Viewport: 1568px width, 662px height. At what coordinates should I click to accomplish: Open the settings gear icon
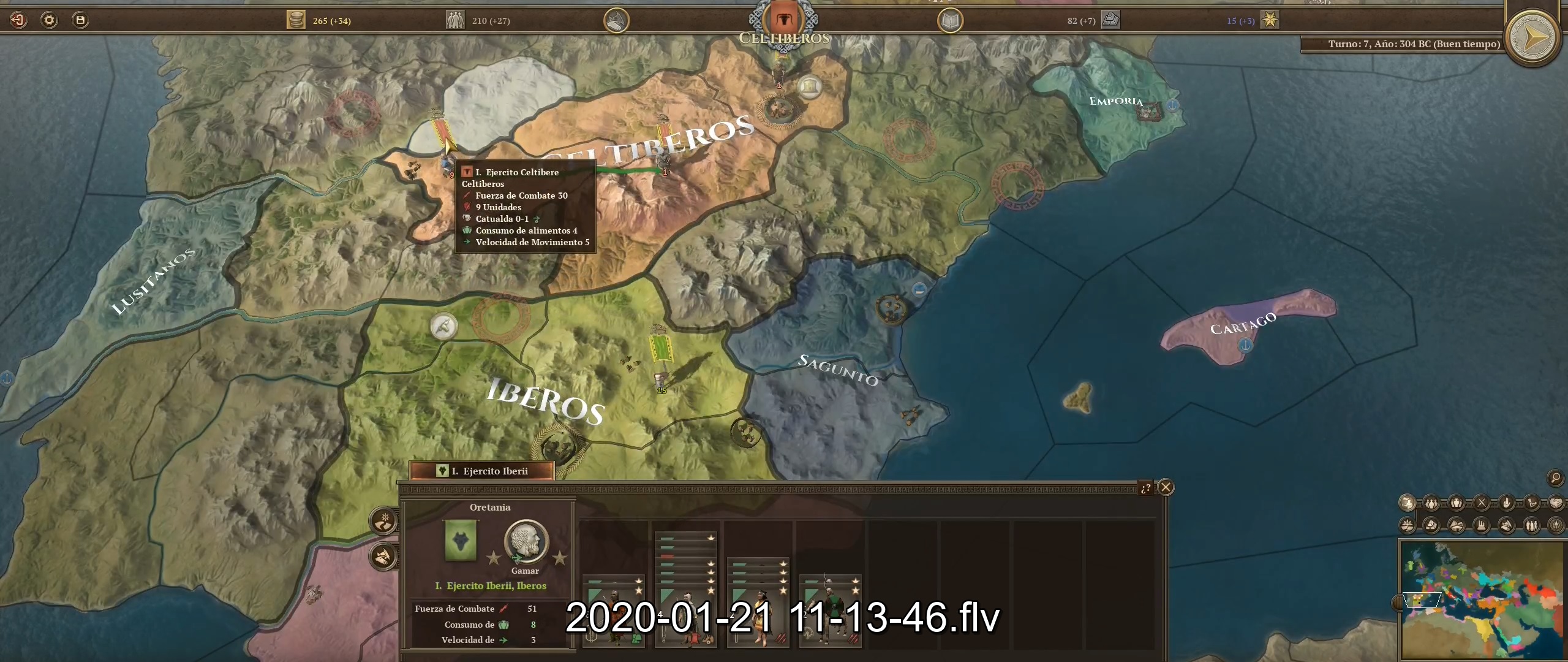pyautogui.click(x=49, y=20)
